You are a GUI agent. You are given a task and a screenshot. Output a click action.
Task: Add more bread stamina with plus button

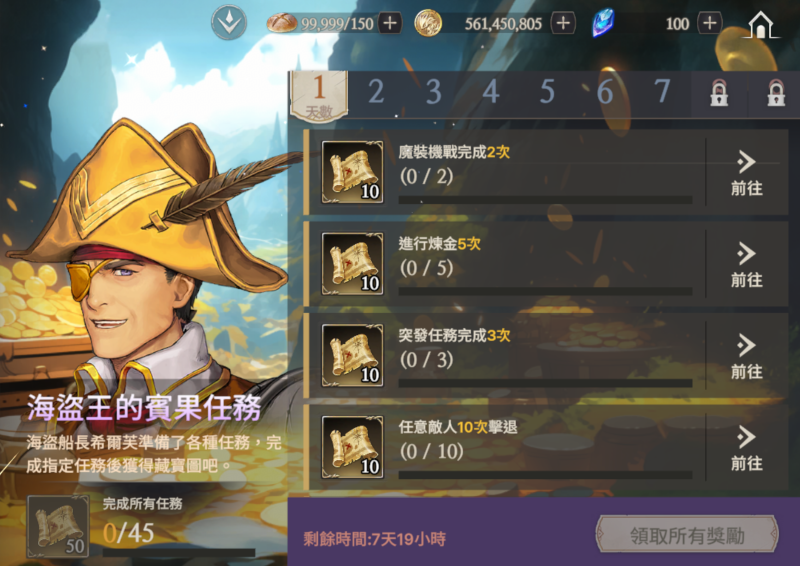390,23
